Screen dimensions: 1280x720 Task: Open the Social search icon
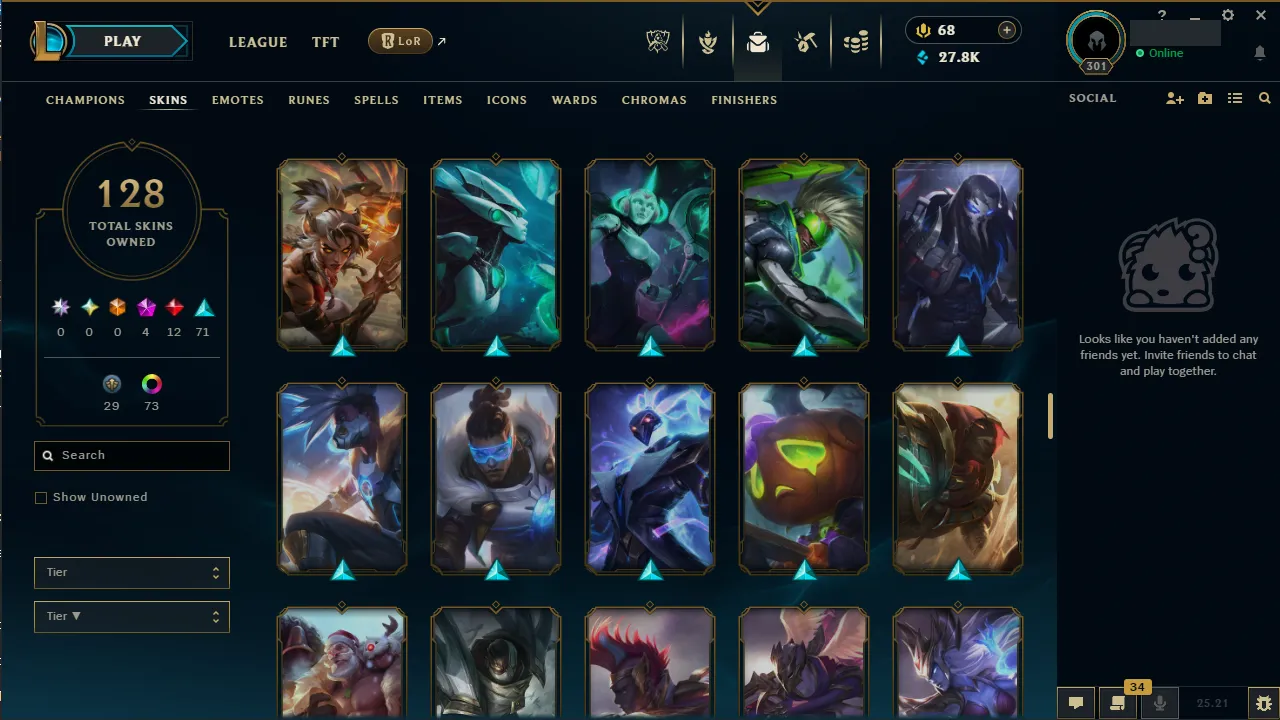[1264, 98]
